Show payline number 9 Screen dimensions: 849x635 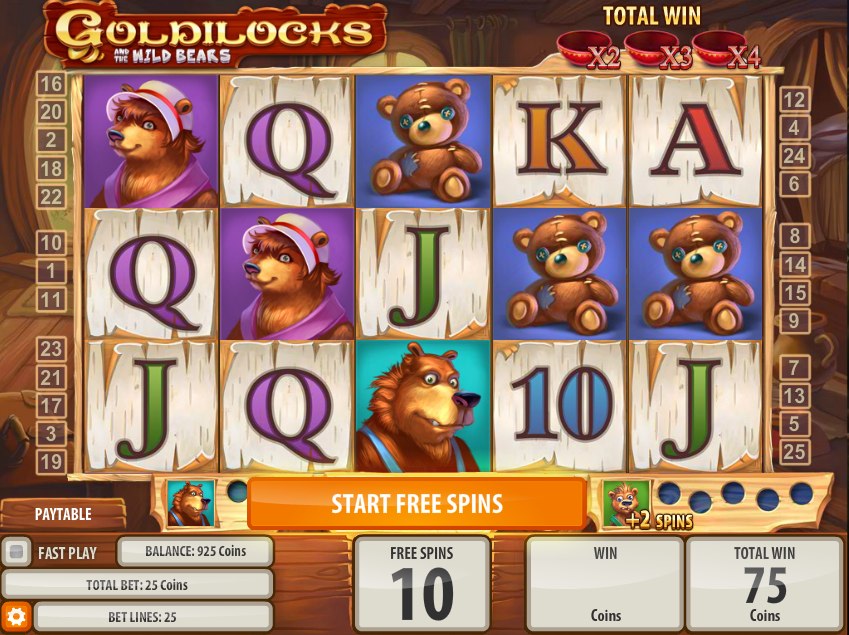tap(794, 321)
